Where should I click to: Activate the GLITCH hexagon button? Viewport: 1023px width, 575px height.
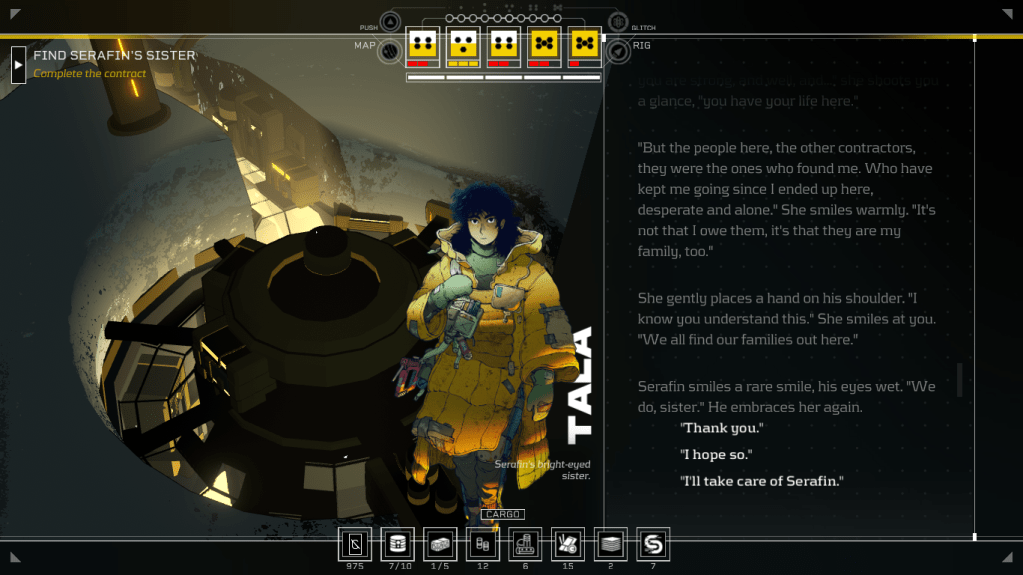(618, 23)
